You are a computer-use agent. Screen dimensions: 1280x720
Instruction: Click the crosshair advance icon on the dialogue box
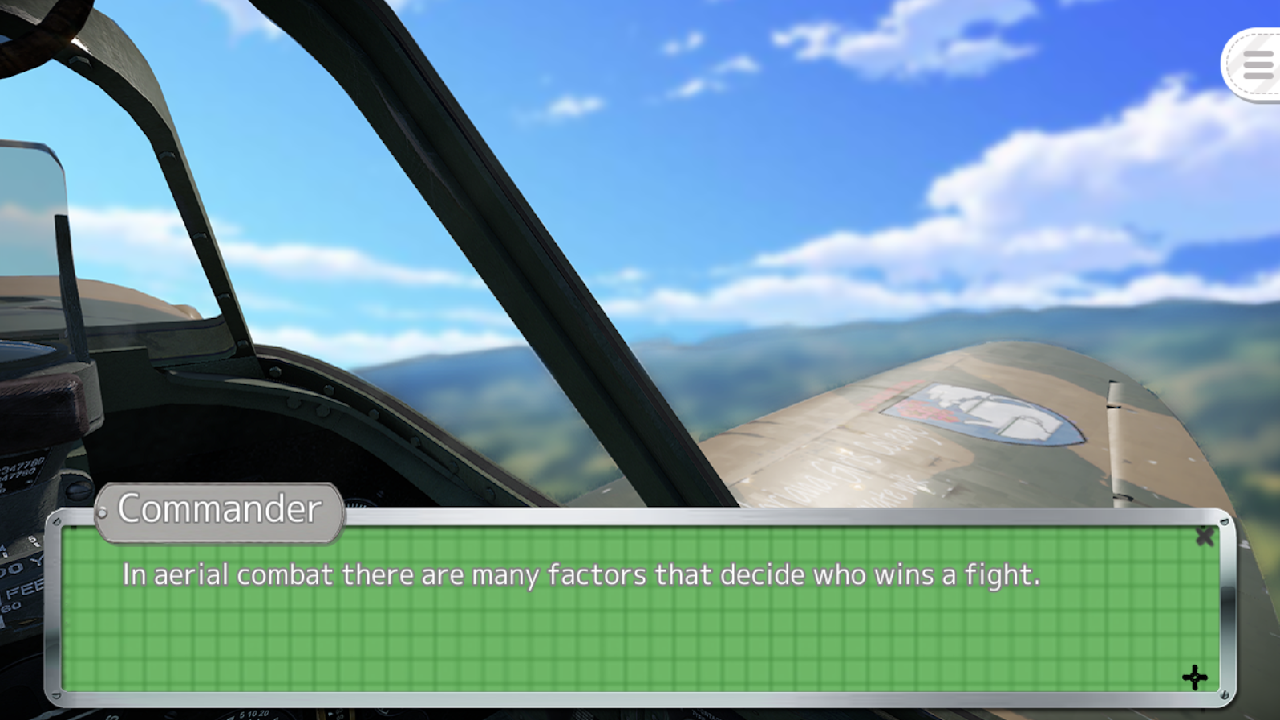click(1196, 678)
